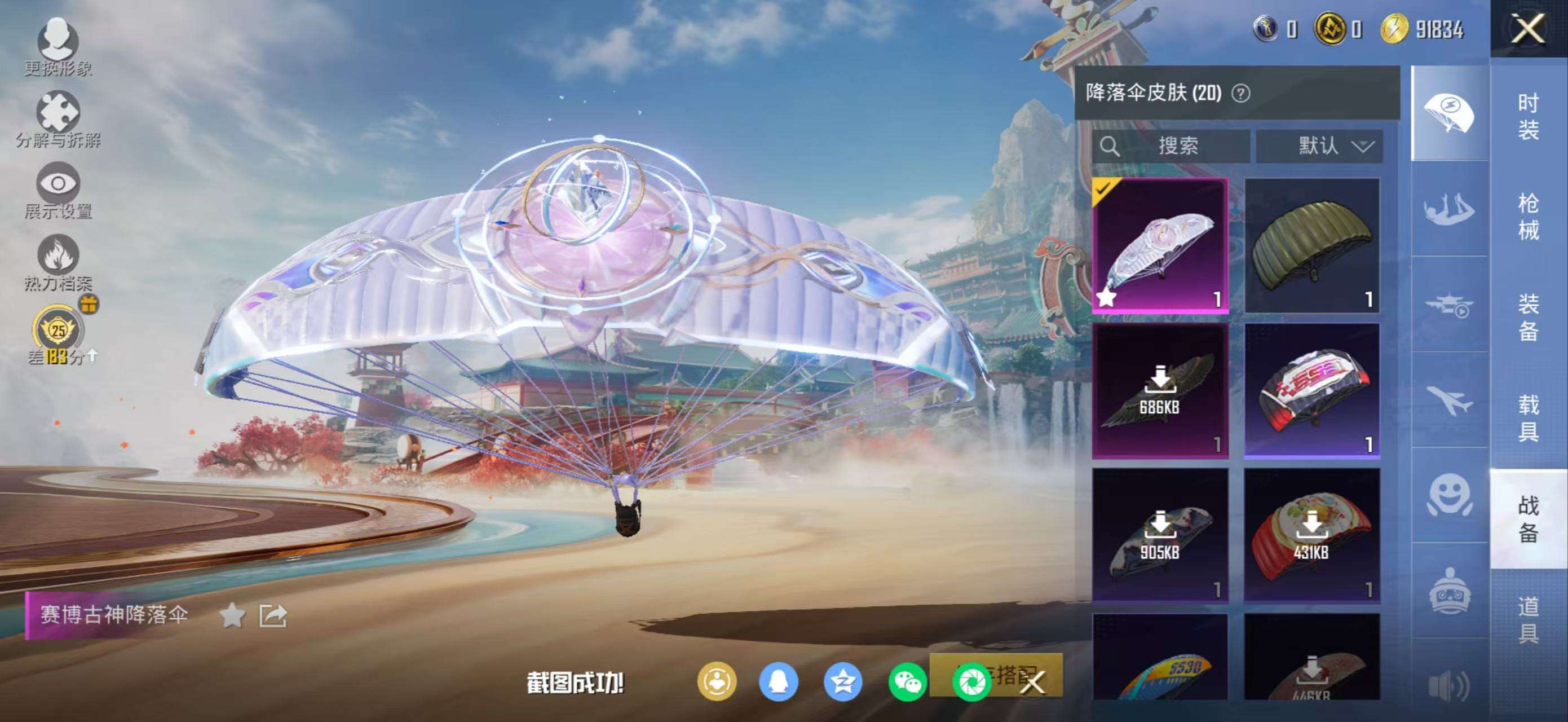This screenshot has width=1568, height=722.
Task: Switch to the 枪械 firearms tab
Action: (x=1528, y=217)
